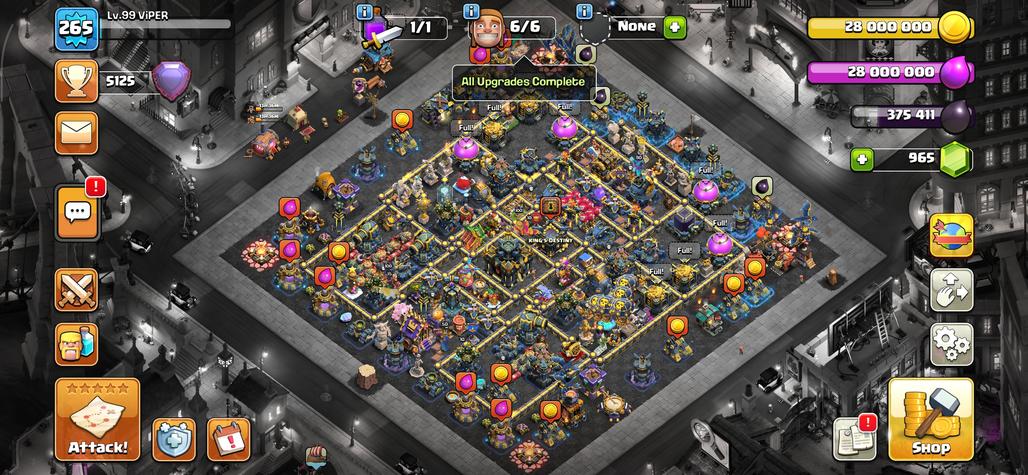
Task: View the crossed swords battle log
Action: click(x=76, y=291)
